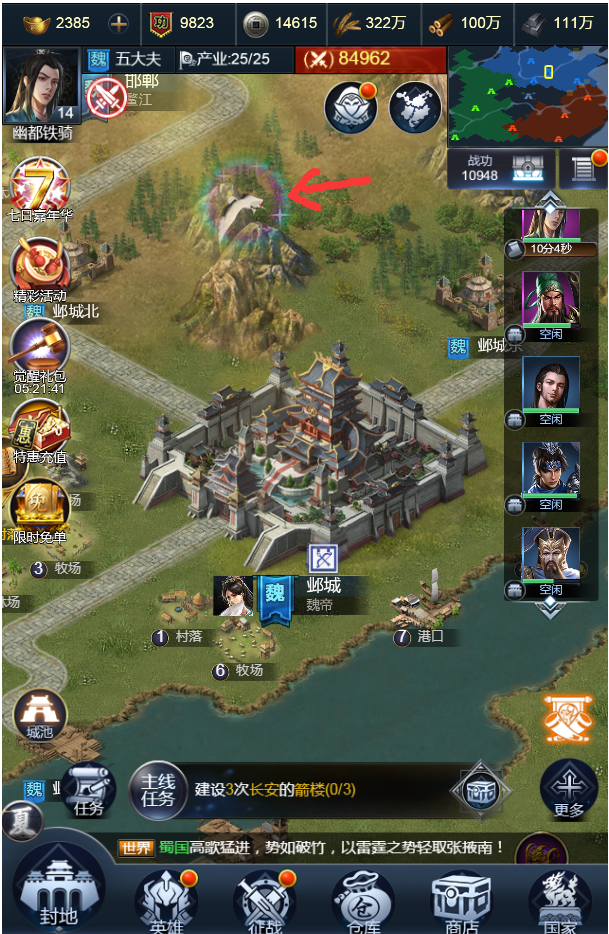
Task: Click the gold plus button to recharge
Action: 118,23
